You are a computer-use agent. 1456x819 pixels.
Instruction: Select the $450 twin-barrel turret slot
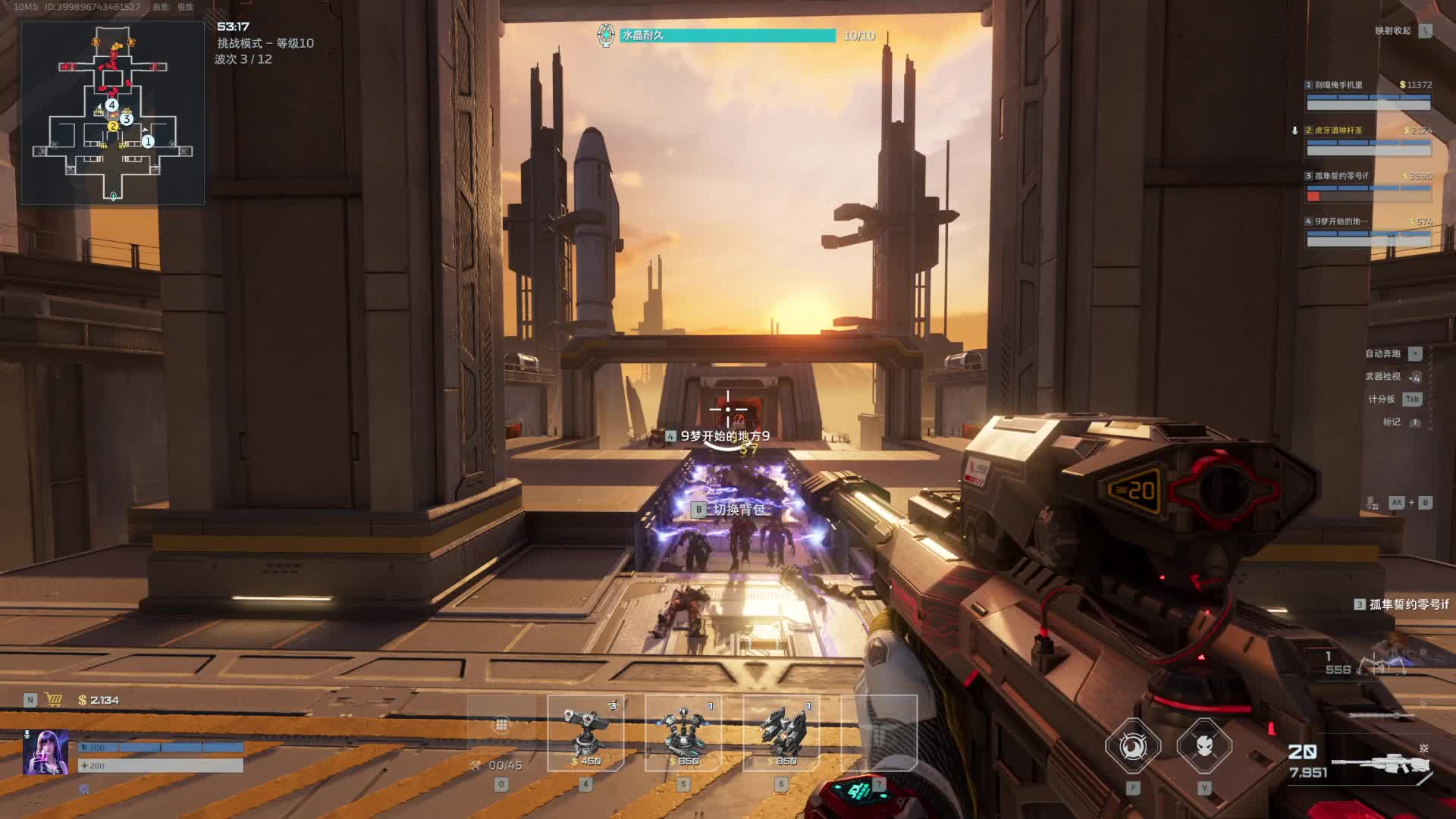pos(585,733)
